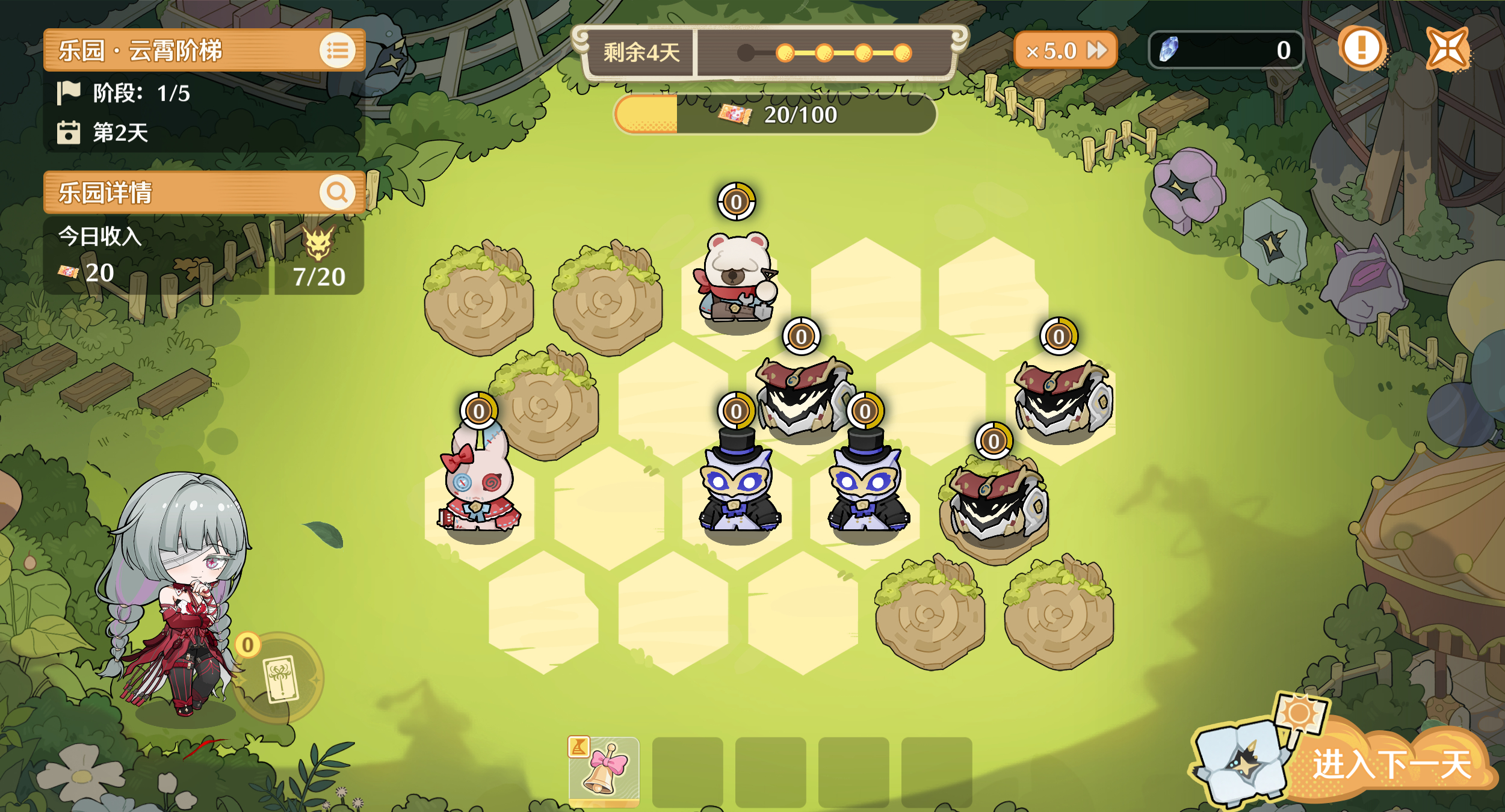
Task: Select the pink-bow bell item slot
Action: click(604, 771)
